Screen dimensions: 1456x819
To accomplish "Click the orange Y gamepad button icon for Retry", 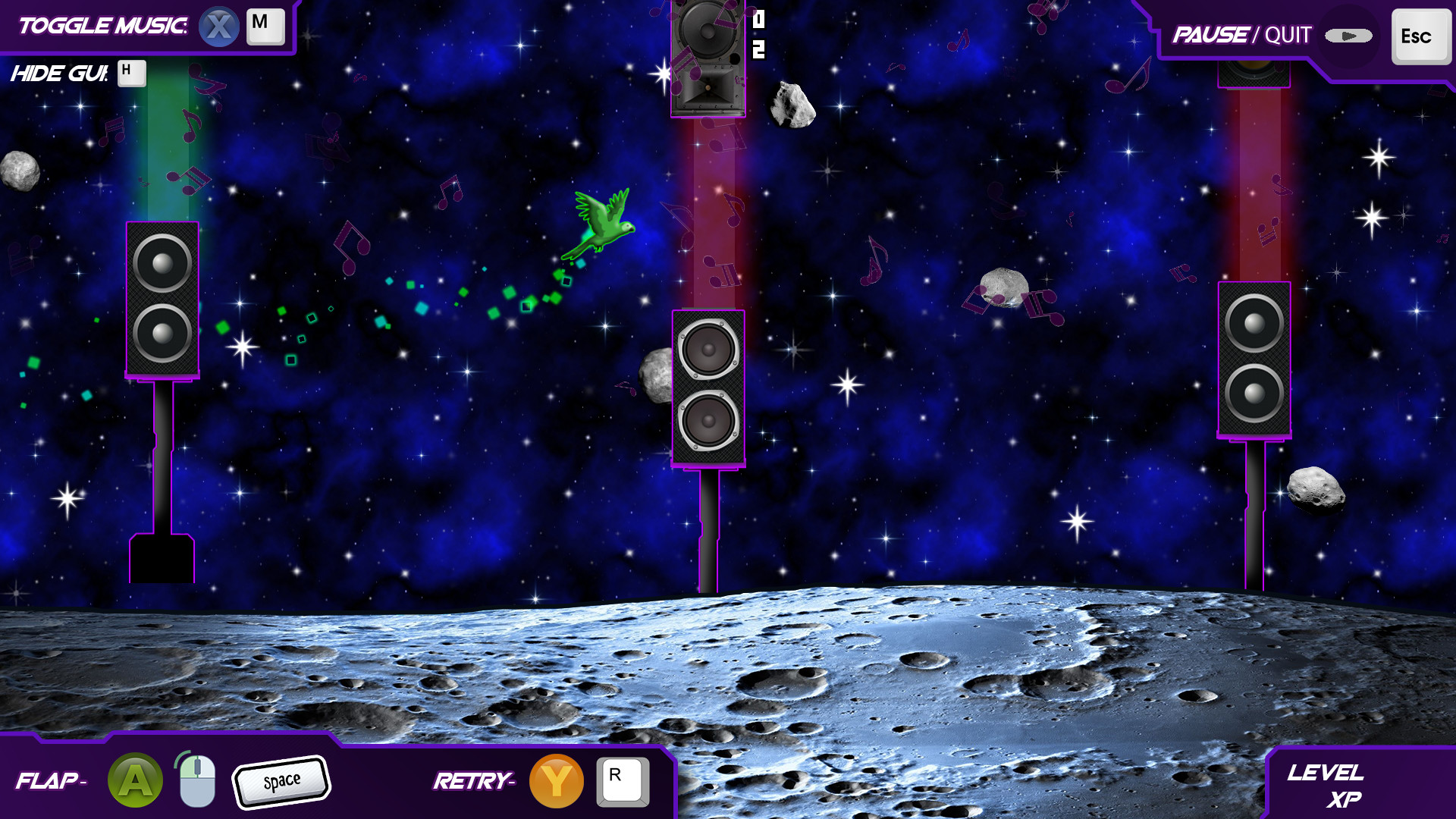I will point(556,780).
